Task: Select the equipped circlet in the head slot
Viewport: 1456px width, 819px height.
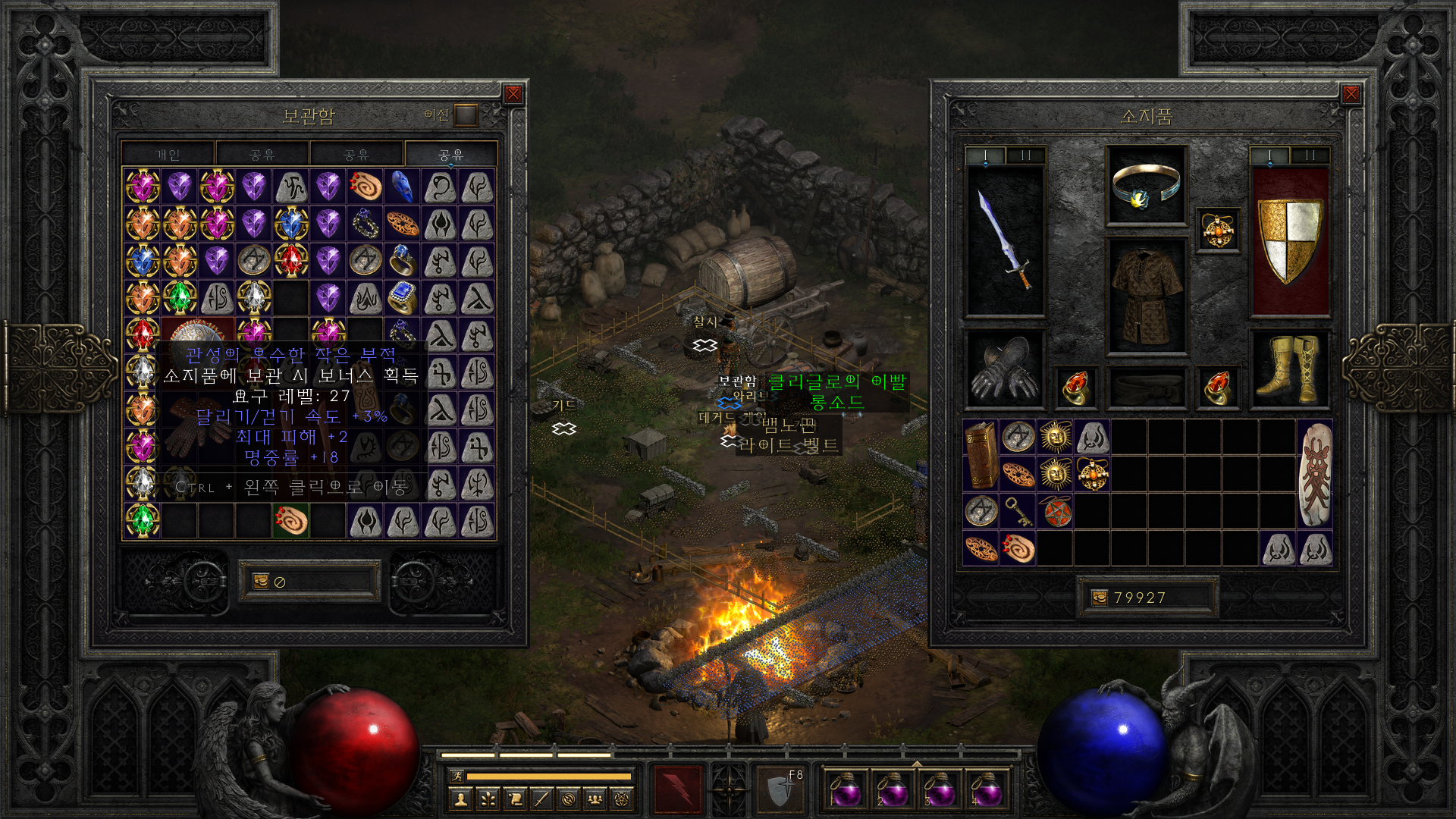Action: tap(1146, 186)
